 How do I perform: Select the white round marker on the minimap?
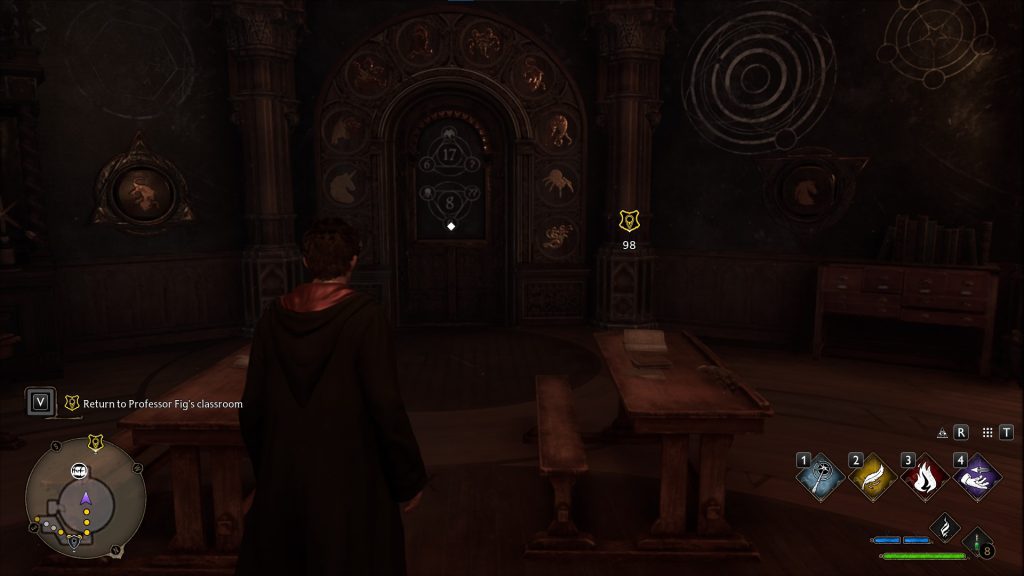pos(79,470)
